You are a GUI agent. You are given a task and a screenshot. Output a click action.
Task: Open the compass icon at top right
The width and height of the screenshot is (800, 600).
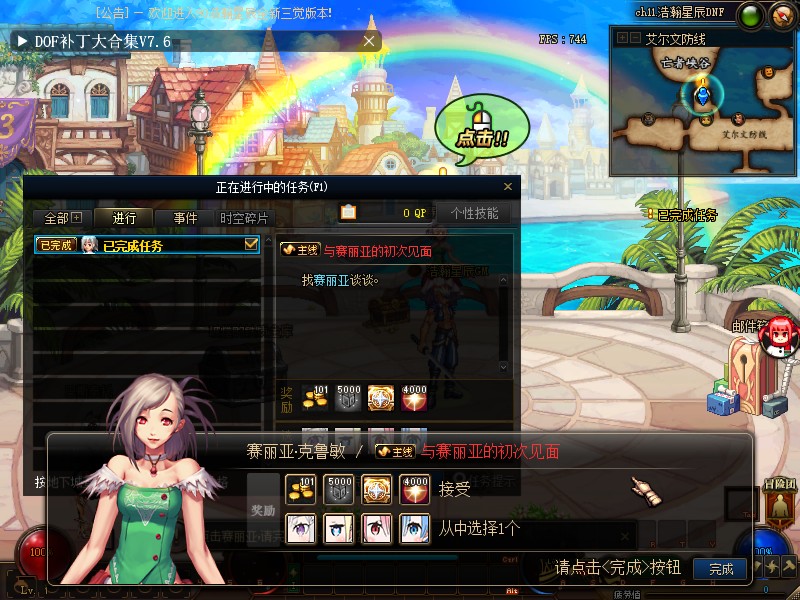(780, 14)
